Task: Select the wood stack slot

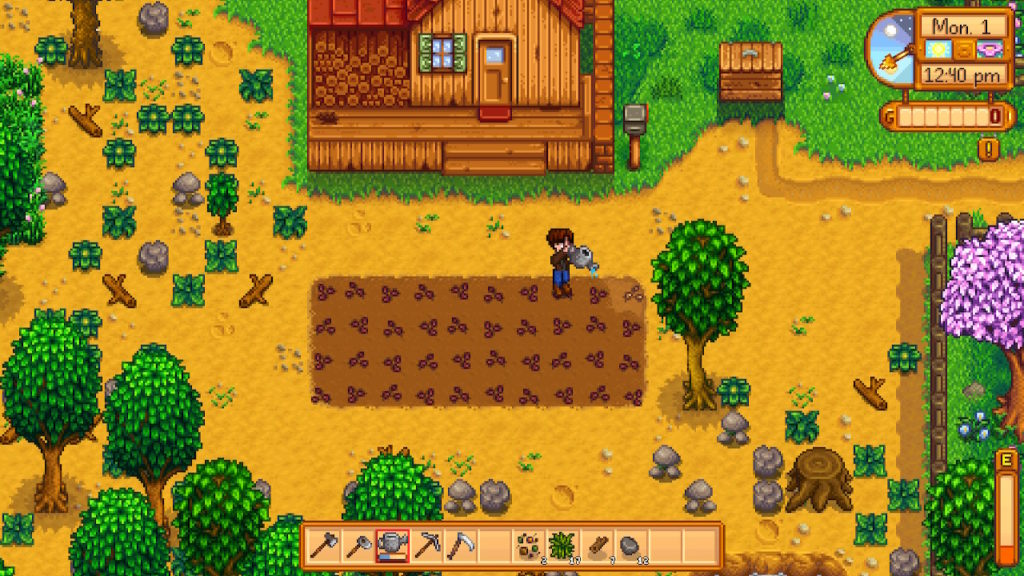Action: [597, 546]
